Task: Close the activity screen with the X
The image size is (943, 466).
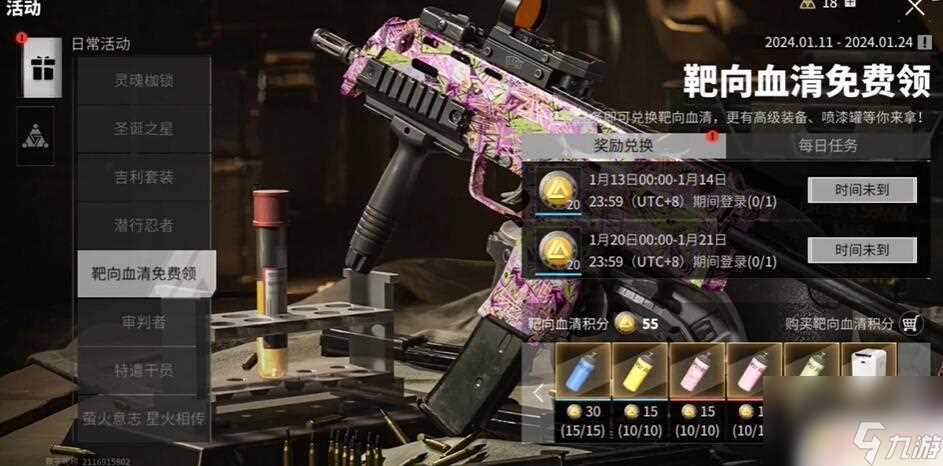Action: tap(914, 8)
